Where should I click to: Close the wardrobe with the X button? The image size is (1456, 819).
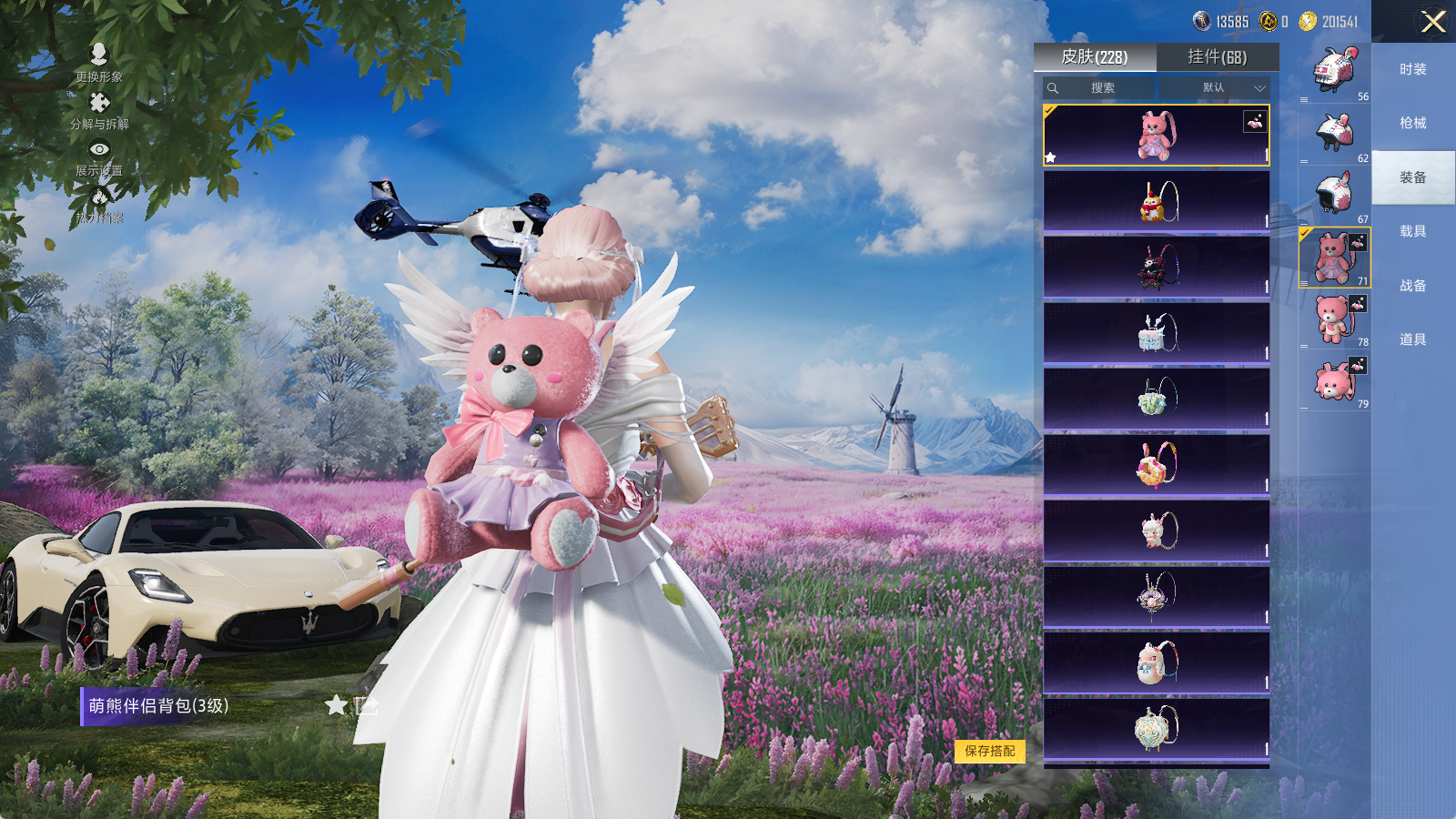coord(1432,22)
